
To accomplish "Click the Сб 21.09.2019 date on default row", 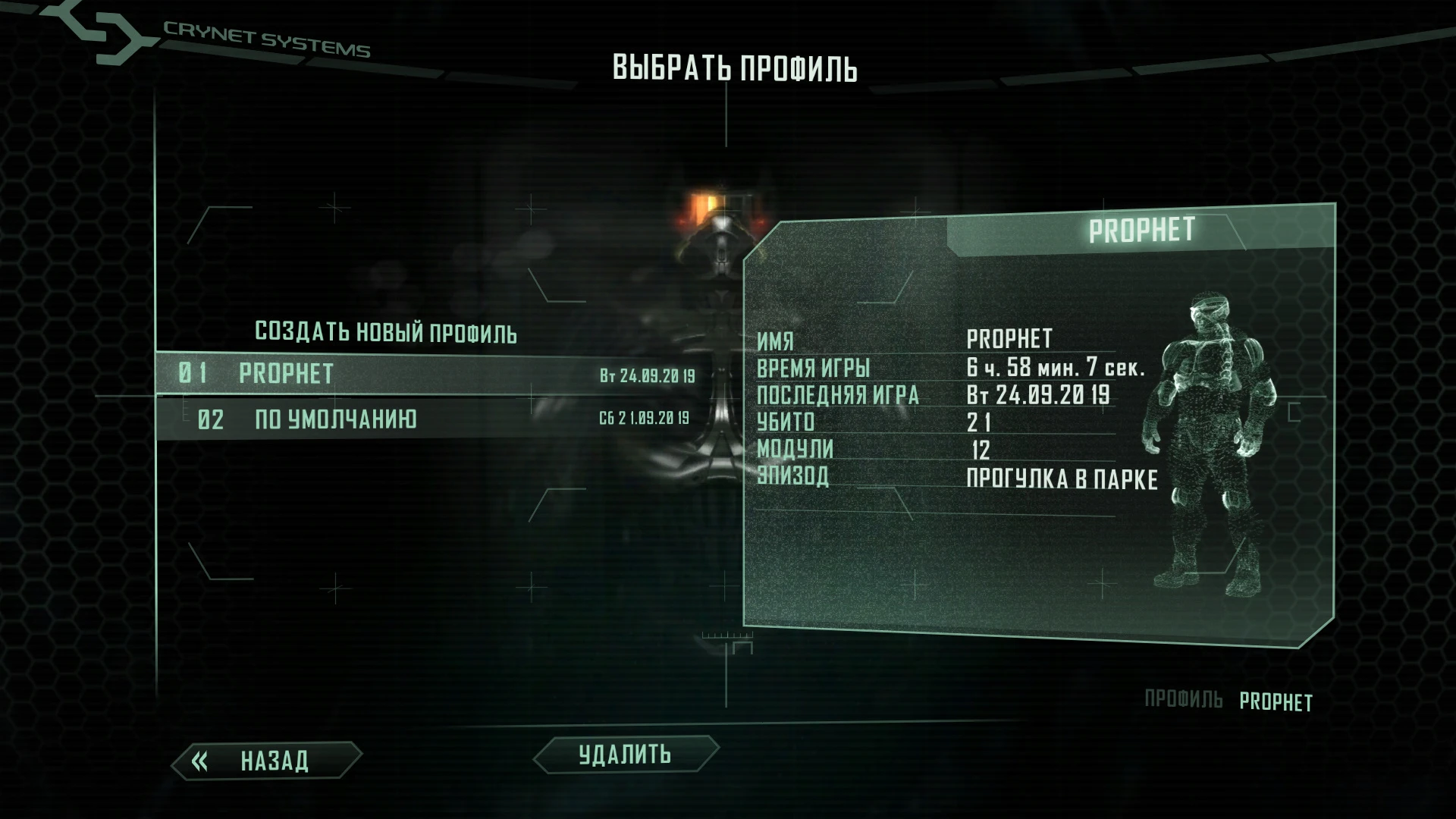I will coord(646,417).
